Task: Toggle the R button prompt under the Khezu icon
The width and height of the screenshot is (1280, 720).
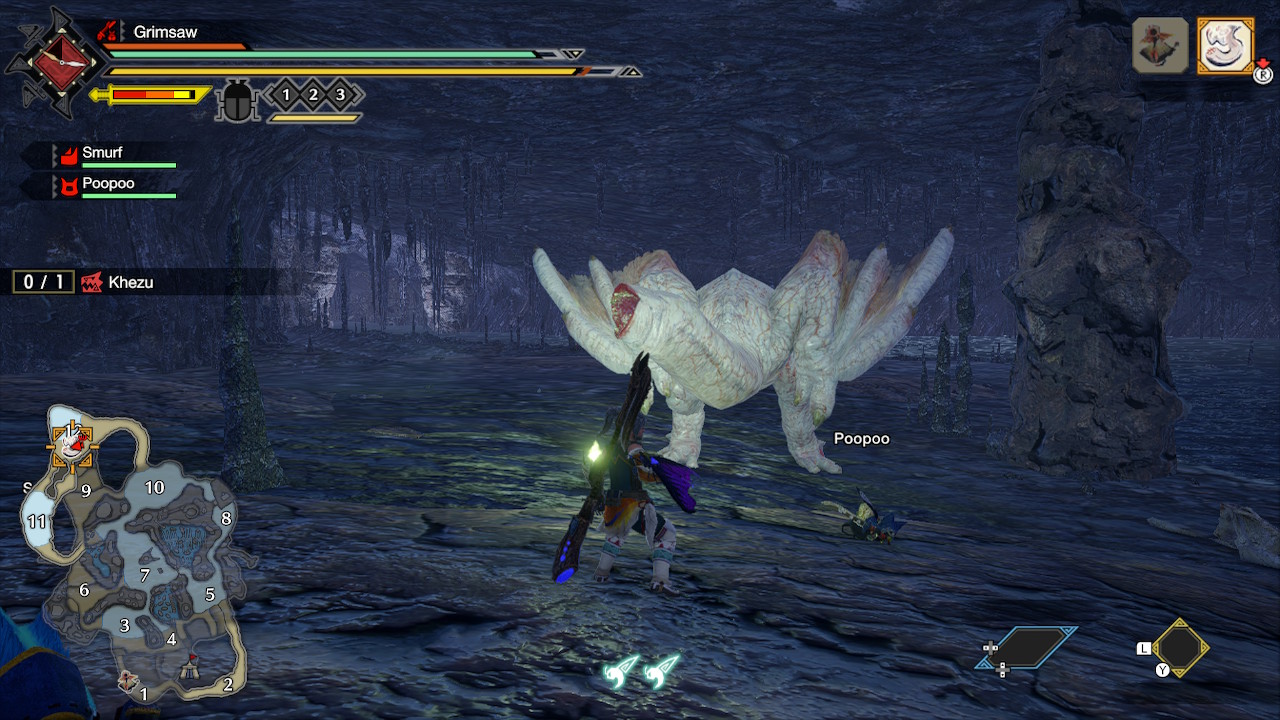Action: coord(1263,73)
